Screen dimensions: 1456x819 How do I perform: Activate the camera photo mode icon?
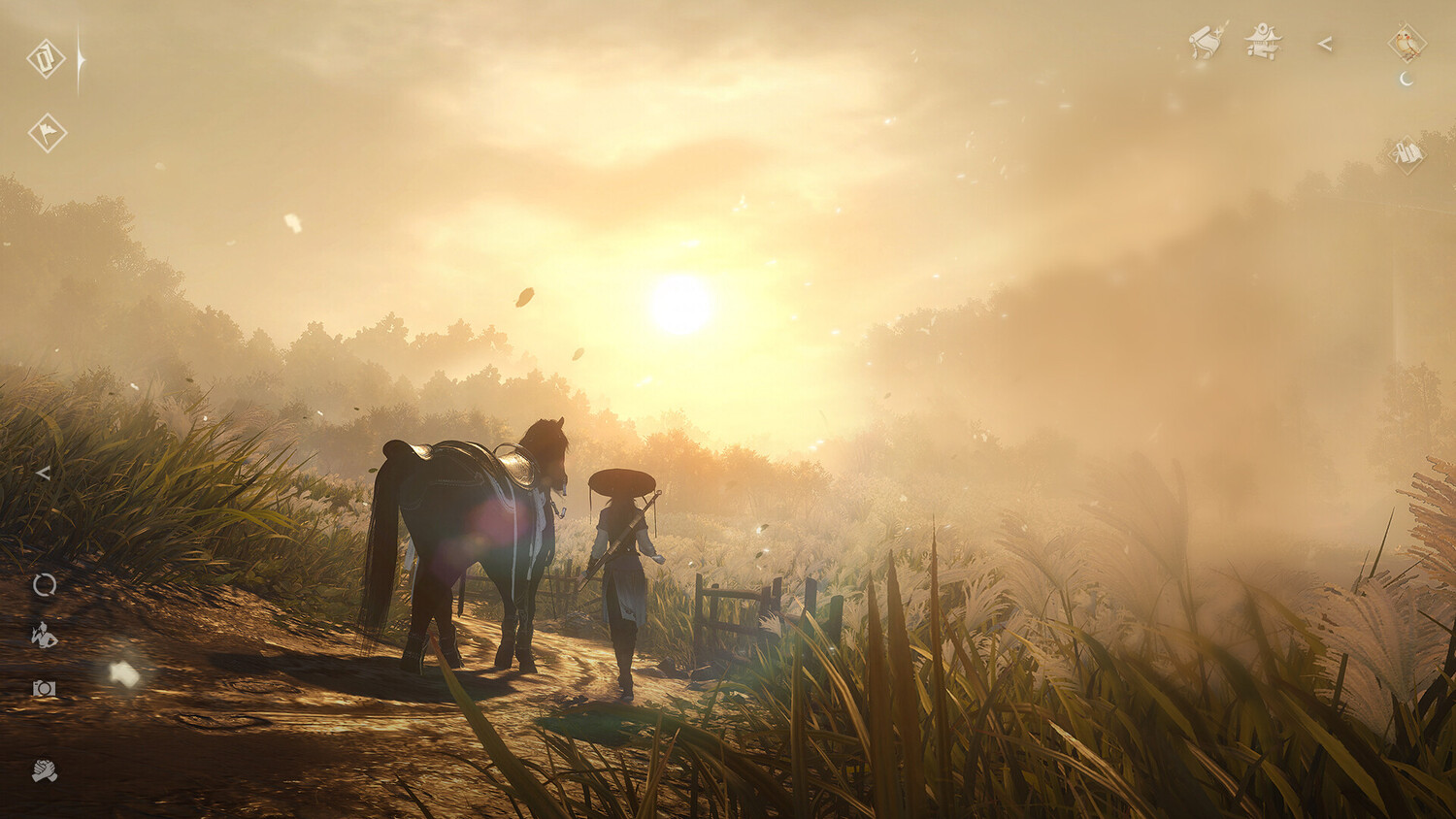tap(45, 688)
